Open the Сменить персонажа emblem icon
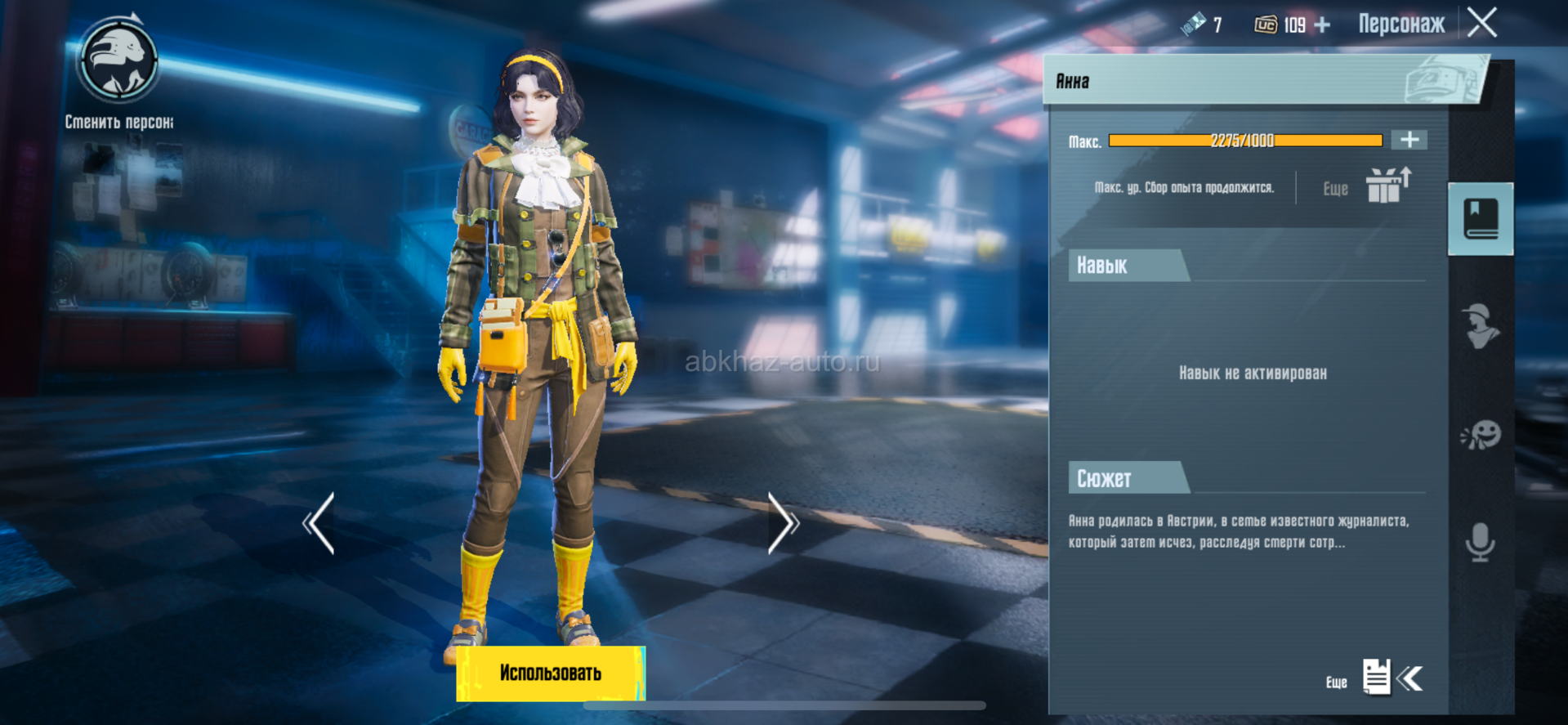 [118, 60]
